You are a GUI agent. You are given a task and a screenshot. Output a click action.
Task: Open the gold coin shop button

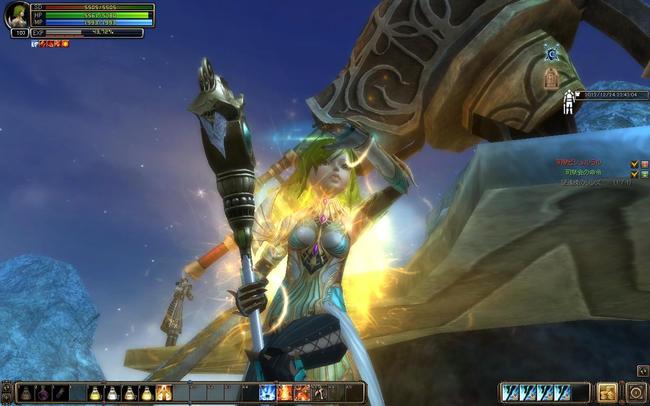(x=607, y=392)
